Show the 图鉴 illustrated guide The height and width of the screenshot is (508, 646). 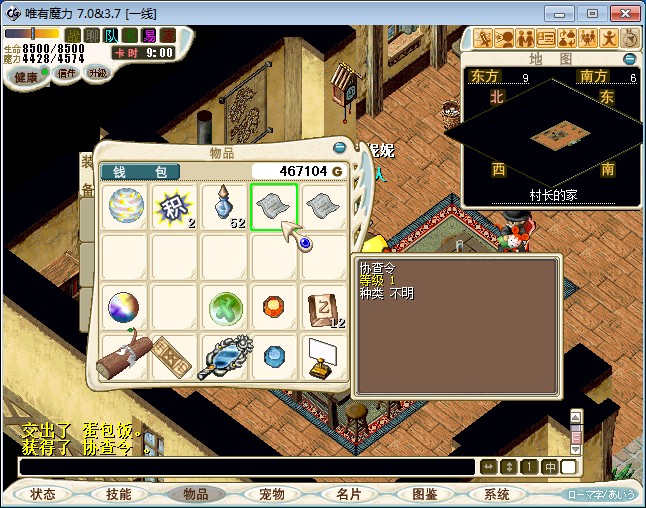point(424,494)
